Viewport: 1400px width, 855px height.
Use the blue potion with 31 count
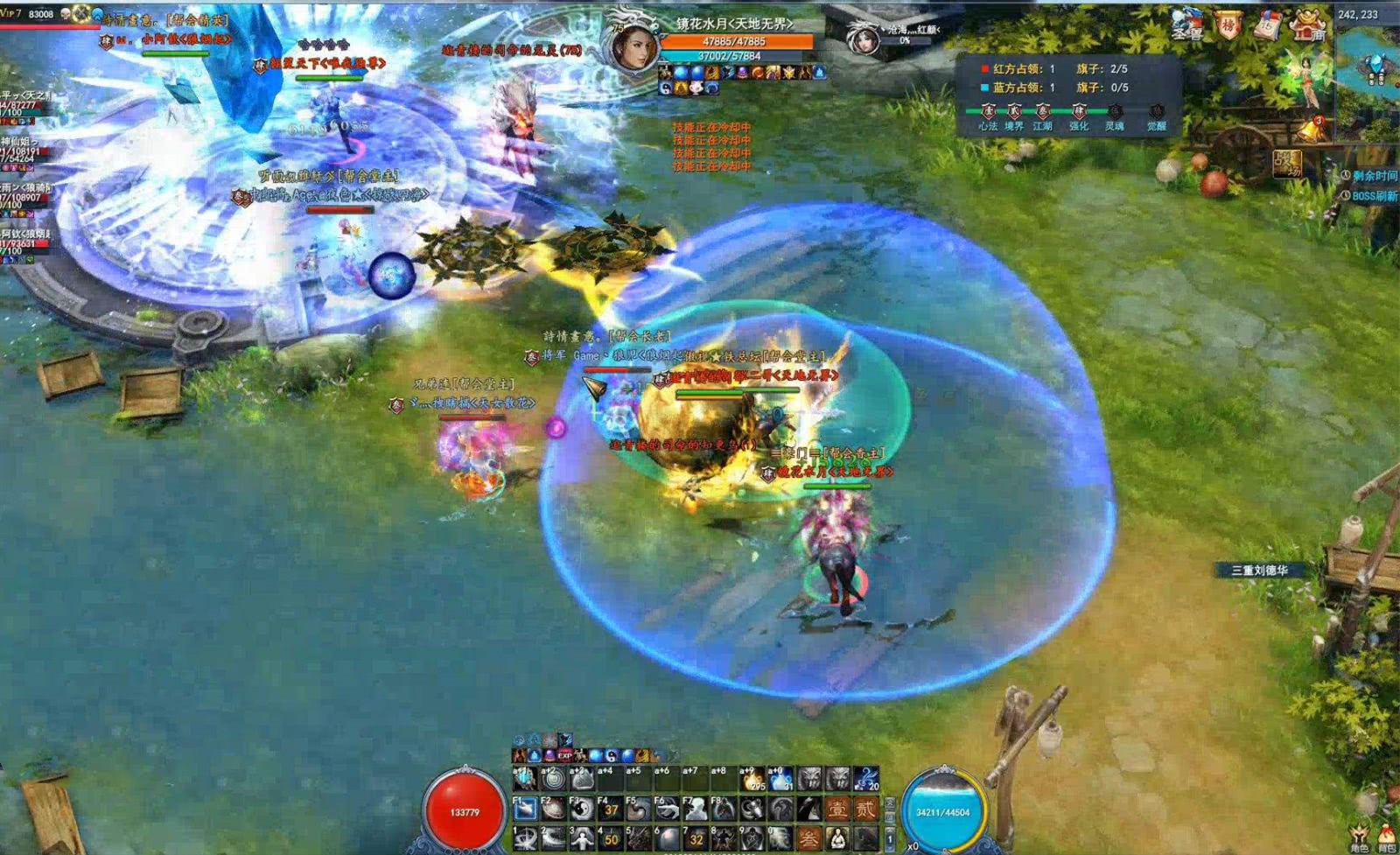pyautogui.click(x=781, y=779)
